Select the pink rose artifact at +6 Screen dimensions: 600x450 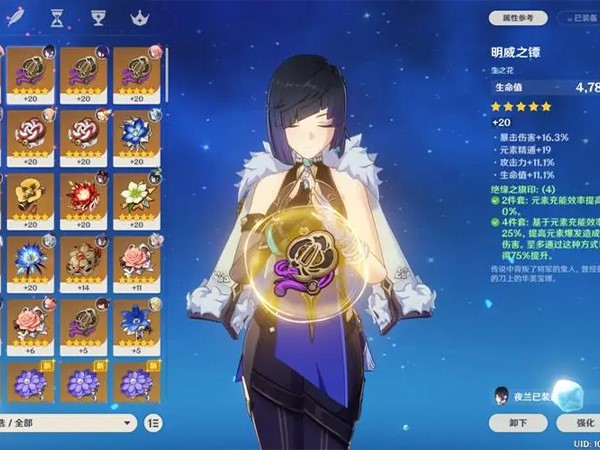pos(28,322)
